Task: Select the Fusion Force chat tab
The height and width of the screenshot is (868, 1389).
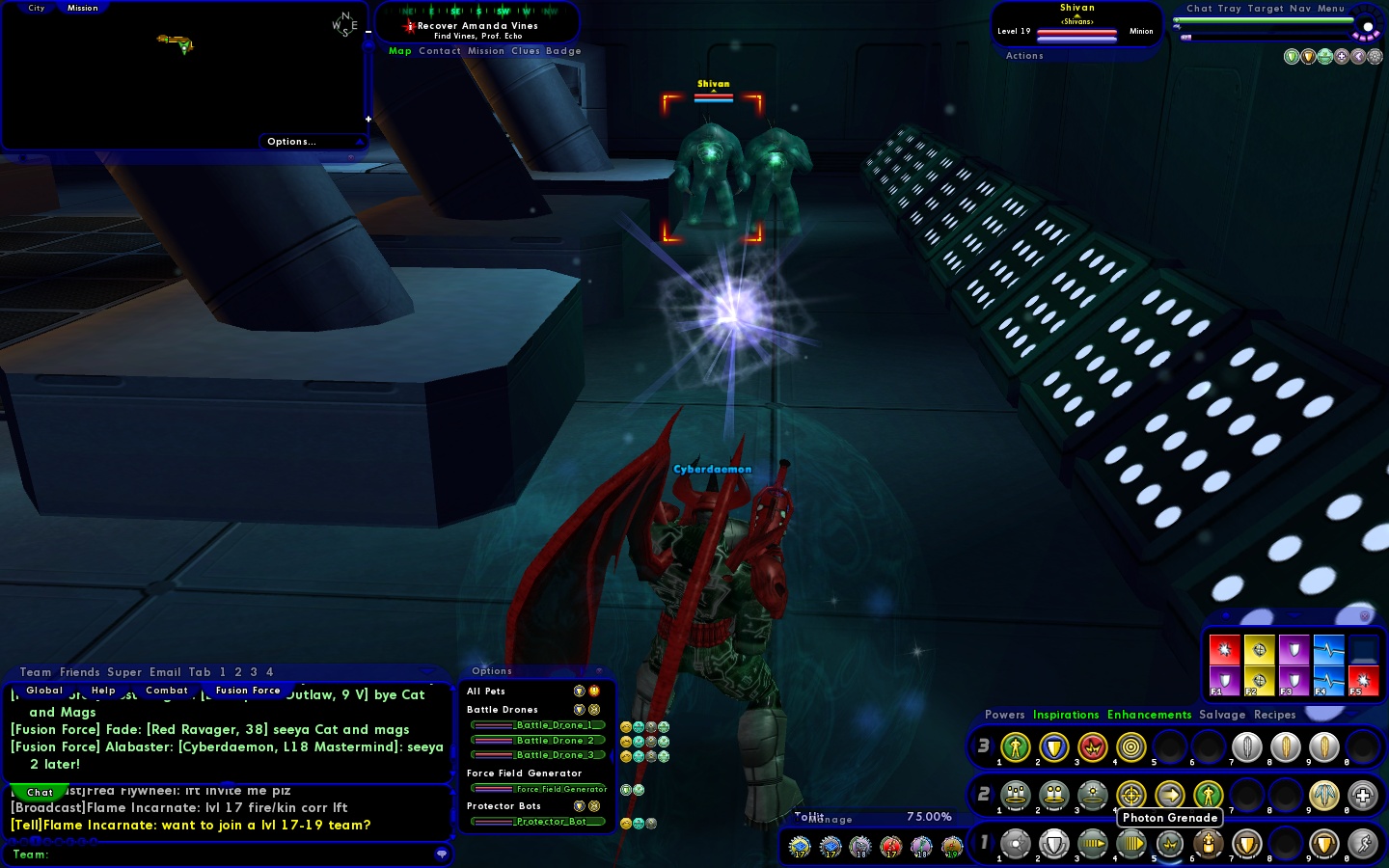Action: pos(248,691)
